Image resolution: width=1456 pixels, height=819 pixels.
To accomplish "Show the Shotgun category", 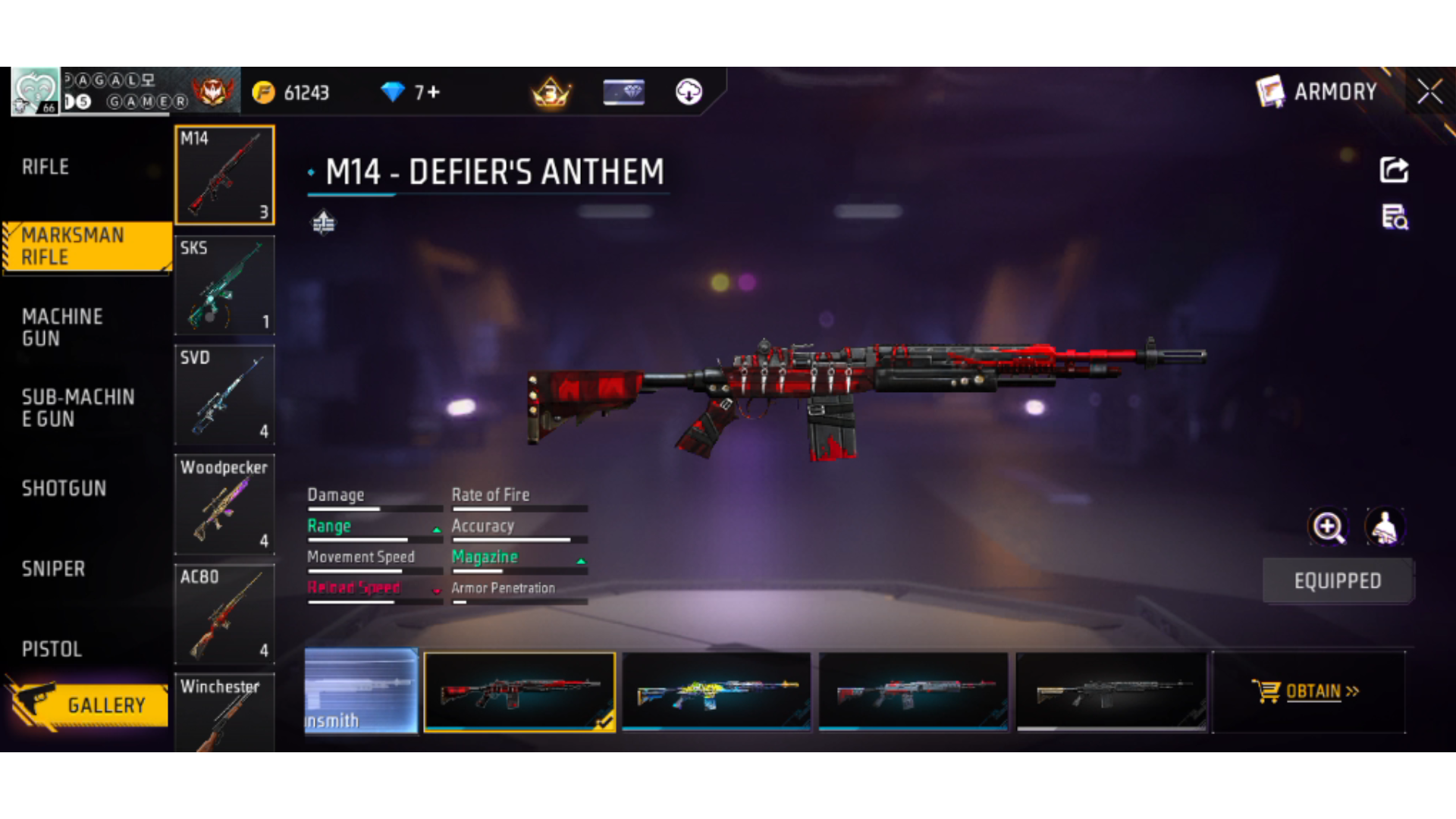I will 64,488.
